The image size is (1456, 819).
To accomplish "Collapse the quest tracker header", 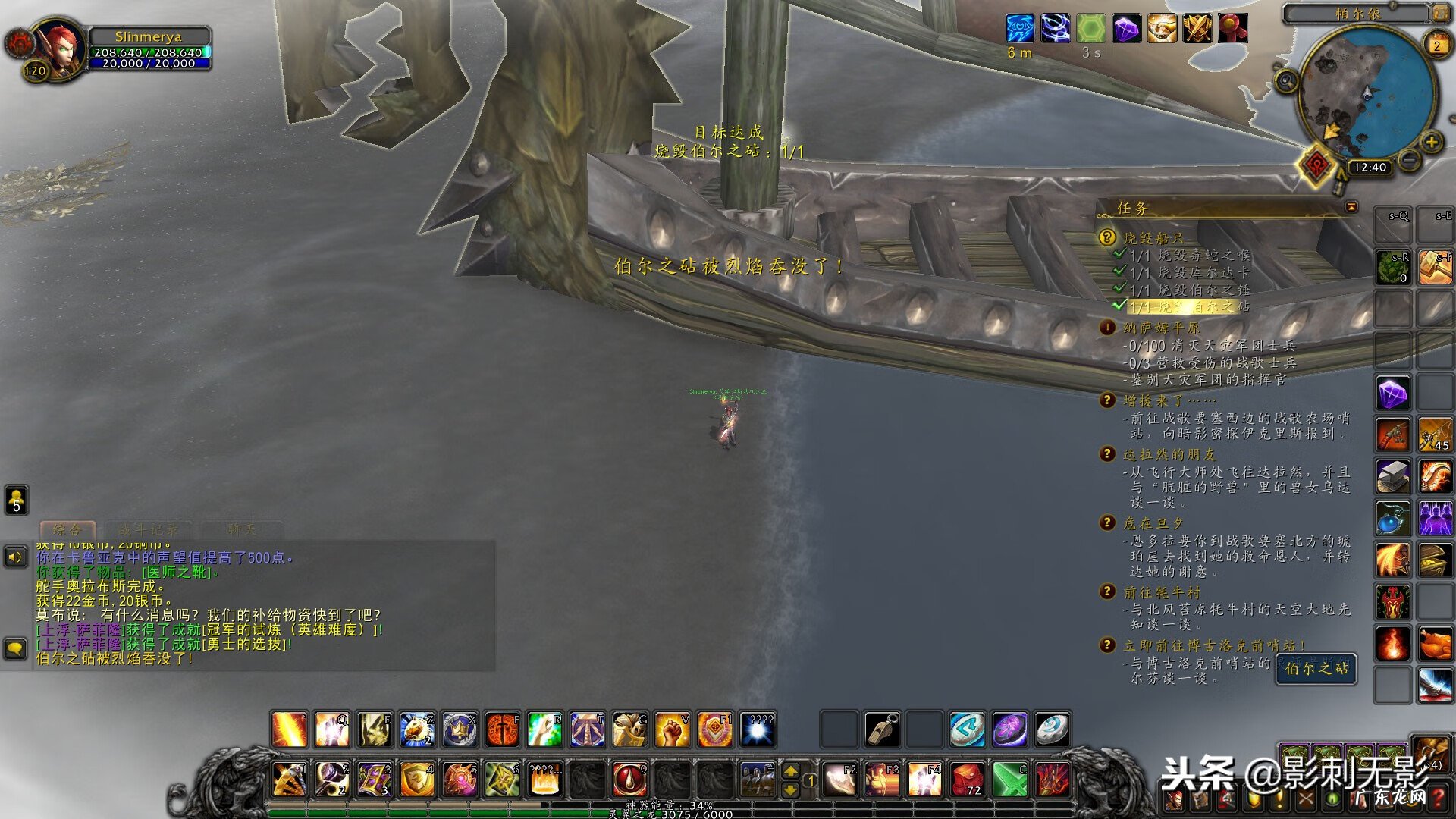I will tap(1351, 206).
